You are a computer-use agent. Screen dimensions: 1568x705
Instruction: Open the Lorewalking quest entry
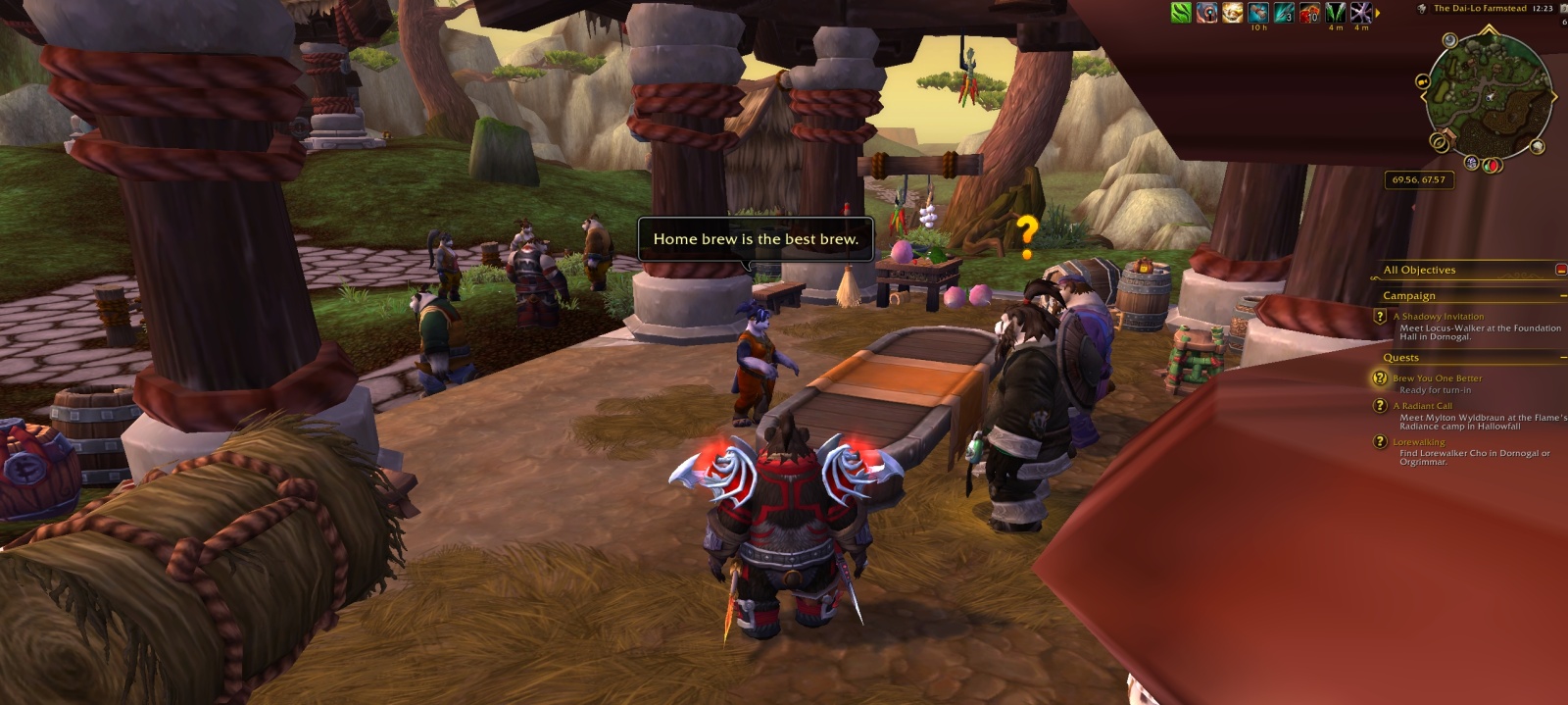click(x=1418, y=442)
